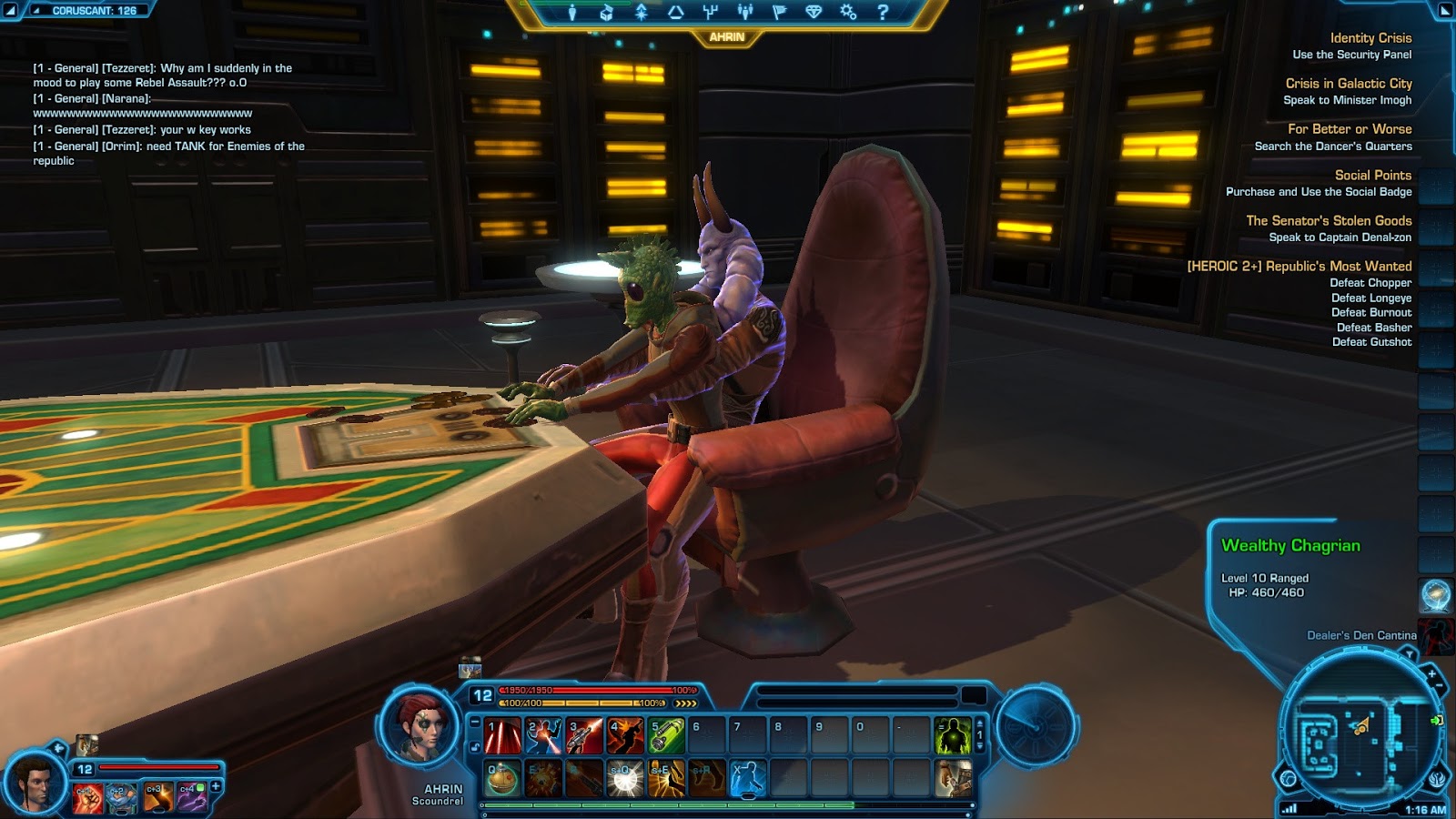Screen dimensions: 1456x819
Task: Open the Republic's Most Wanted heroic mission
Action: pyautogui.click(x=1299, y=266)
